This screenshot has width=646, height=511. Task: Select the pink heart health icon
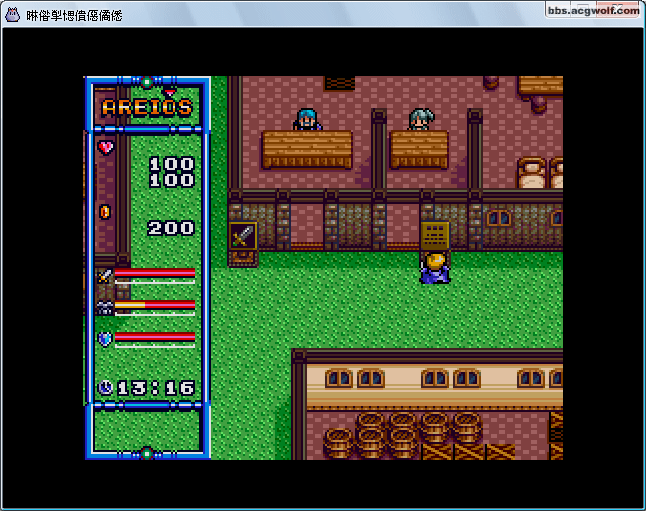tap(106, 147)
